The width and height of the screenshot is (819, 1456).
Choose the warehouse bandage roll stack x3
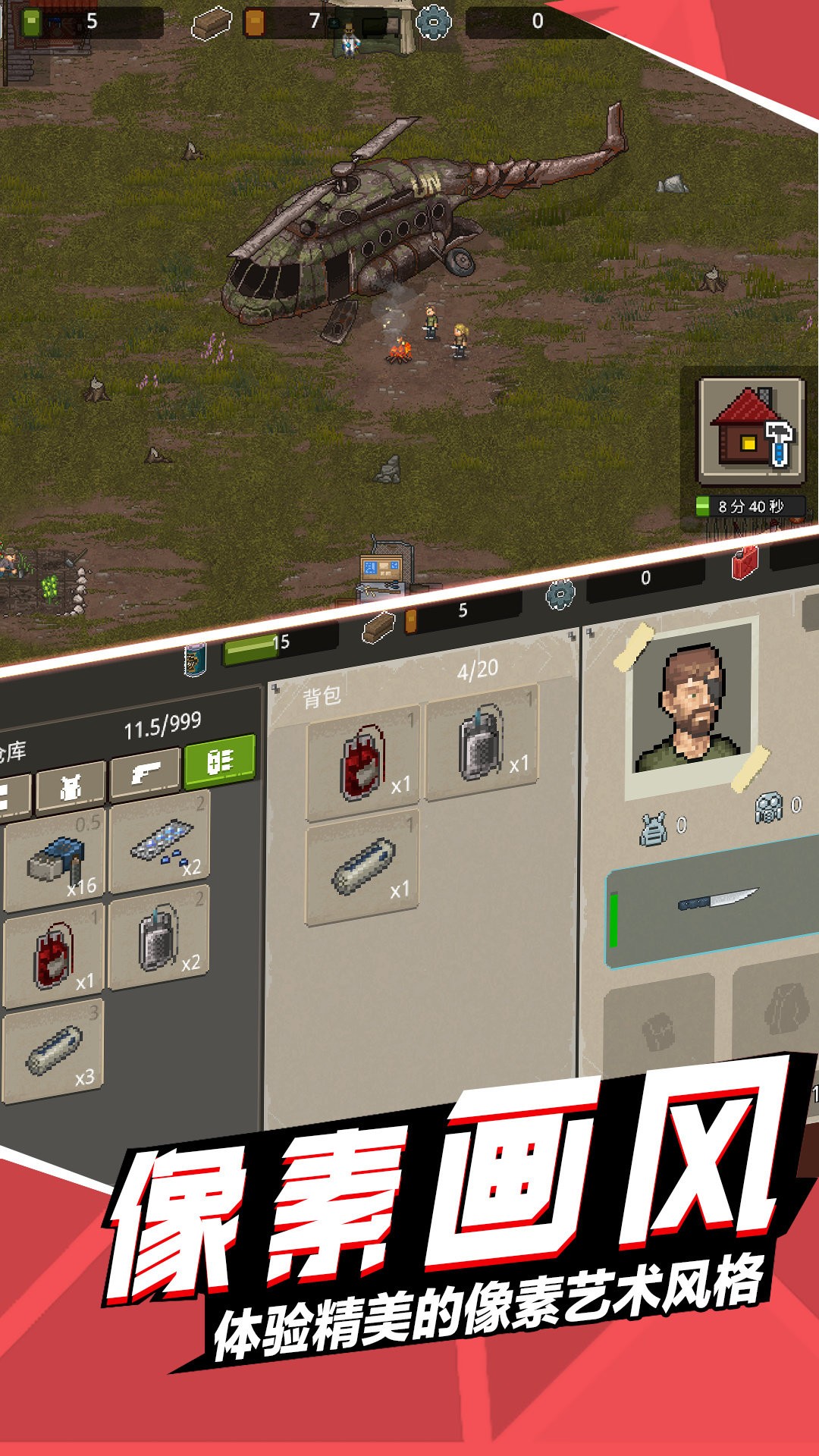pyautogui.click(x=53, y=1050)
